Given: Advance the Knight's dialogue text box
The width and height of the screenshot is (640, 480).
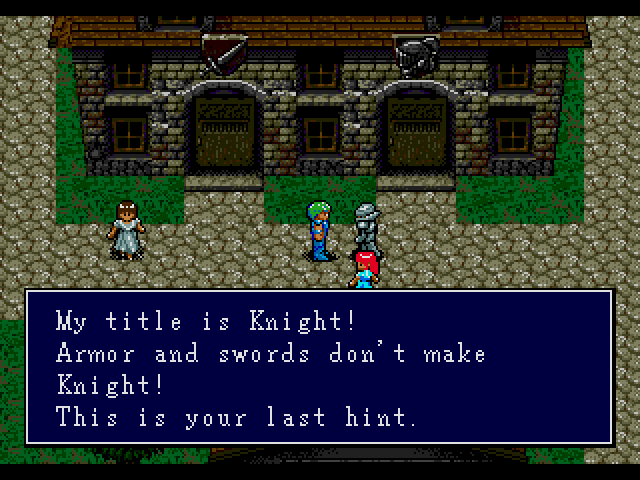Looking at the screenshot, I should [x=319, y=367].
